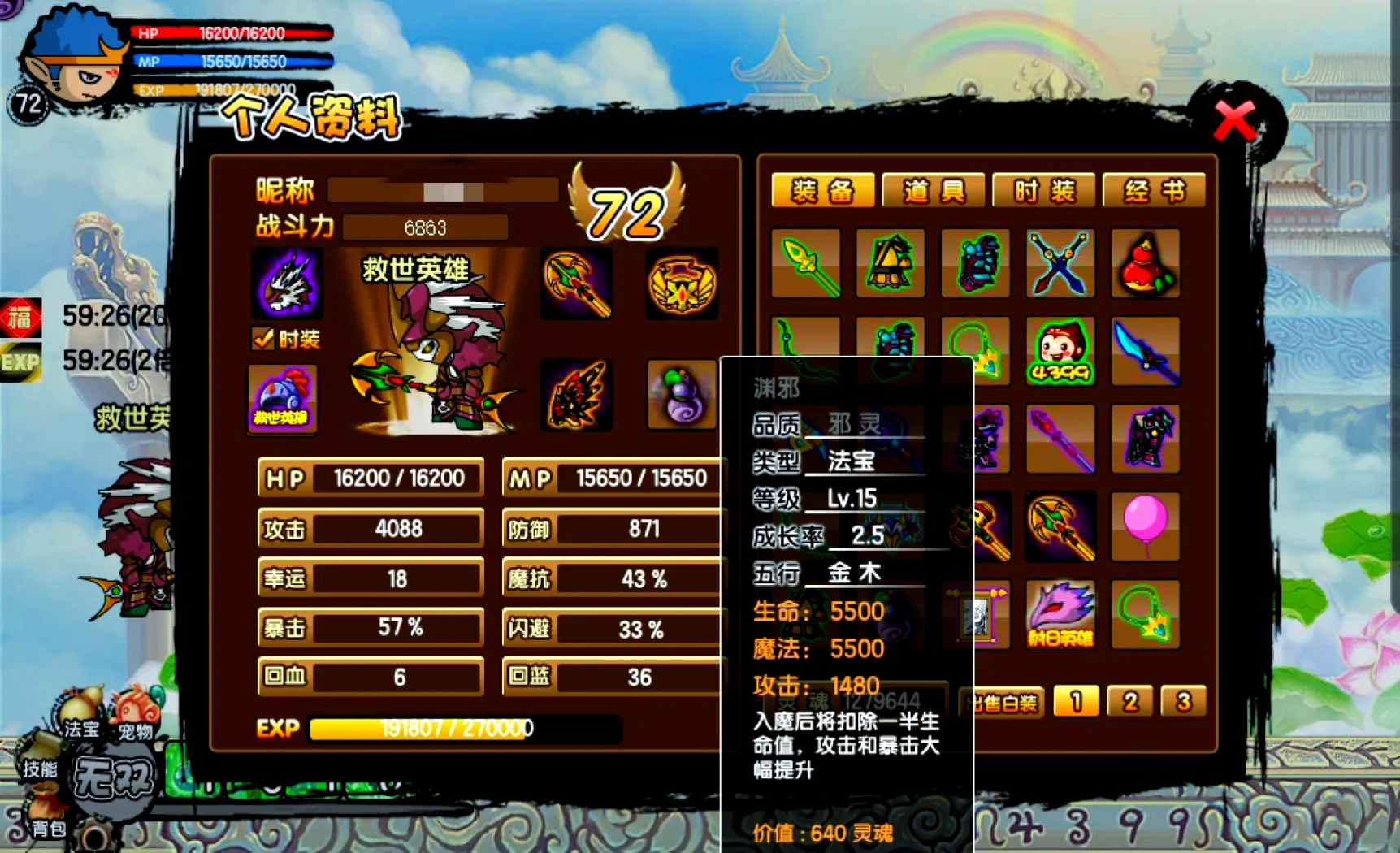Click the equipped golden winged emblem
Screen dimensions: 1400x853
682,284
